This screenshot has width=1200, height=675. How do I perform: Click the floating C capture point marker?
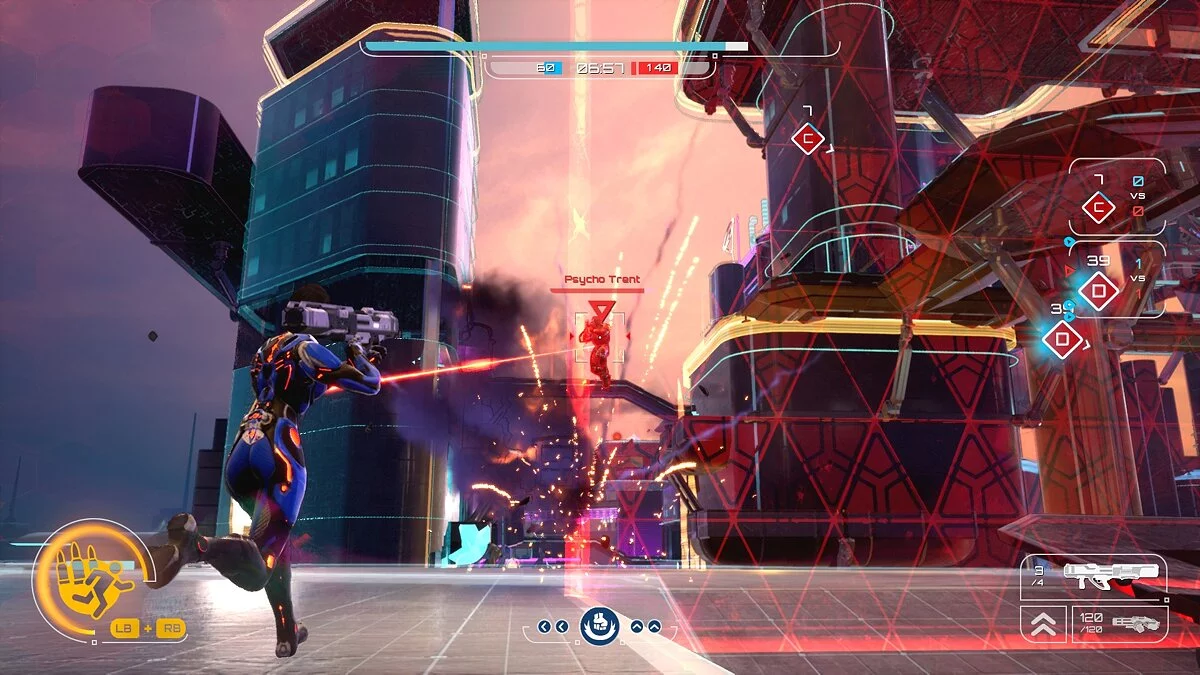pos(807,139)
